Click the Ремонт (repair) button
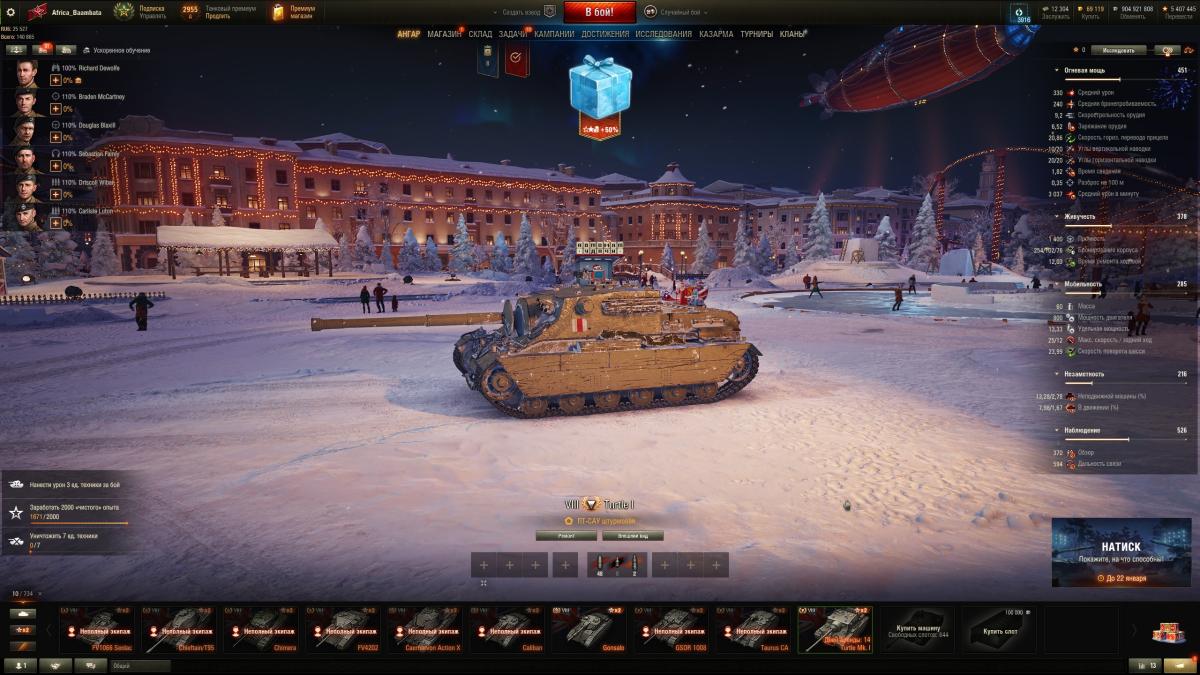 tap(565, 535)
